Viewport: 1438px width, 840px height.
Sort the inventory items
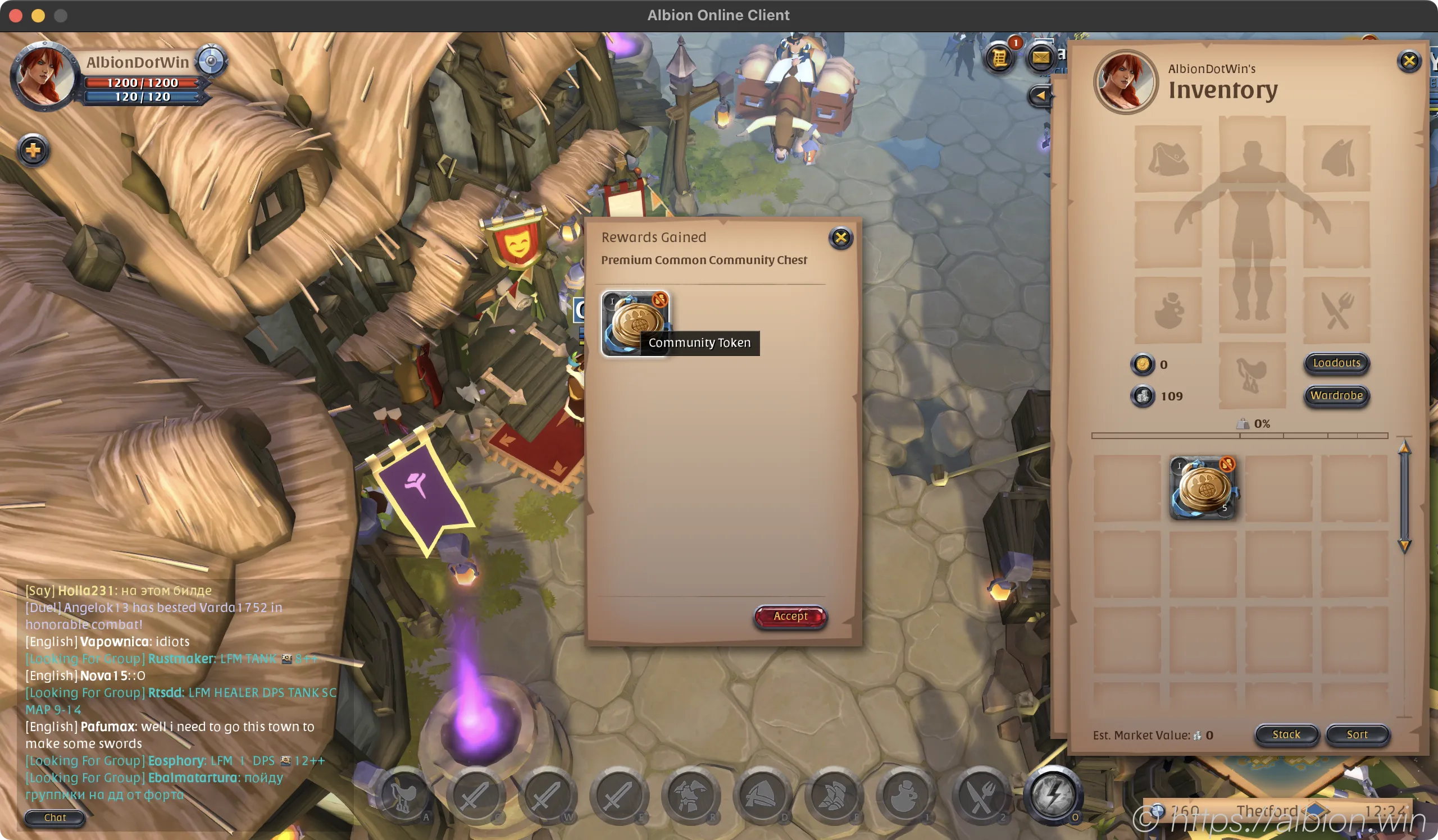[1357, 735]
